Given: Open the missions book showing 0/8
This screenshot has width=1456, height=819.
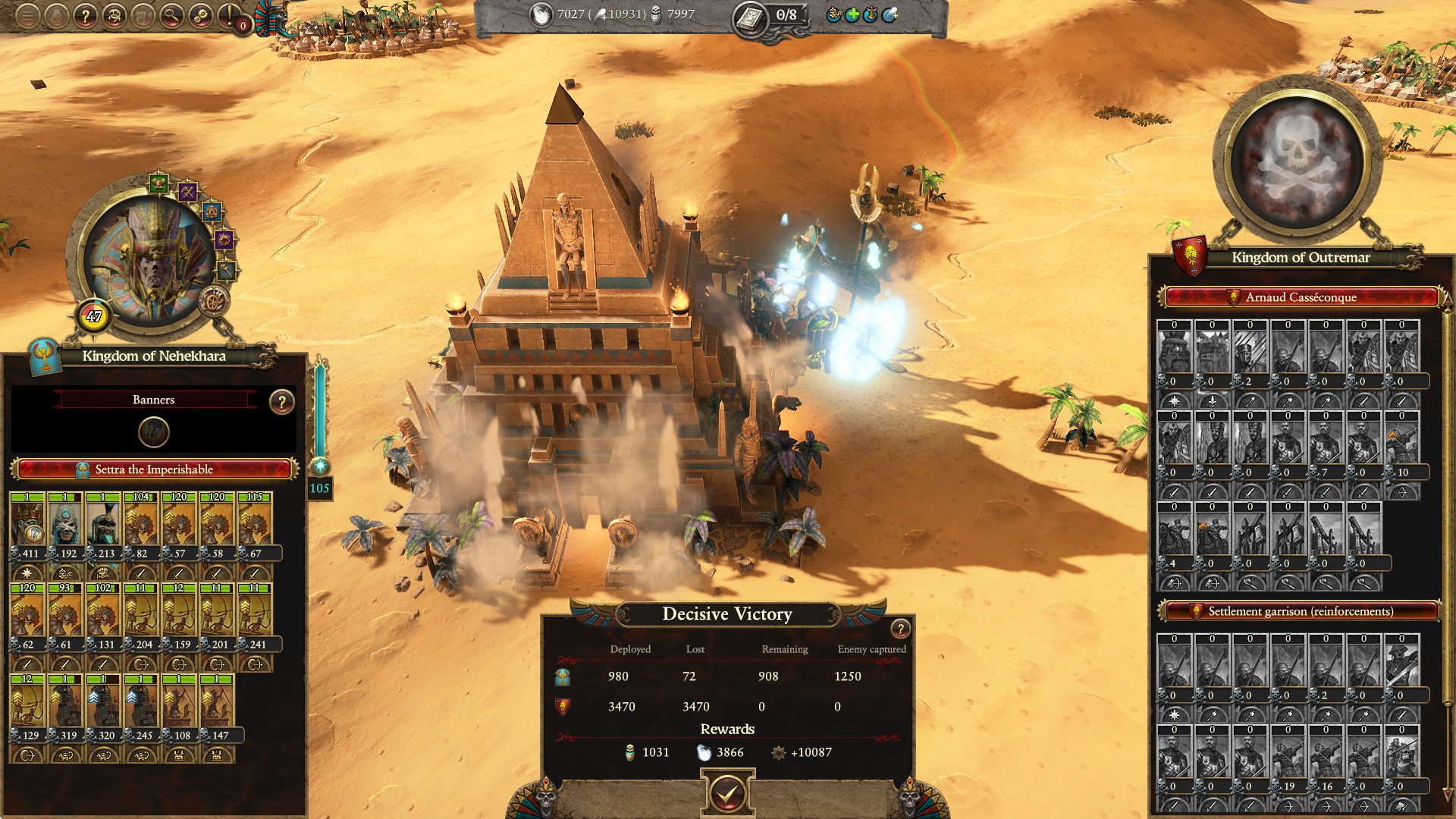Looking at the screenshot, I should [x=752, y=17].
